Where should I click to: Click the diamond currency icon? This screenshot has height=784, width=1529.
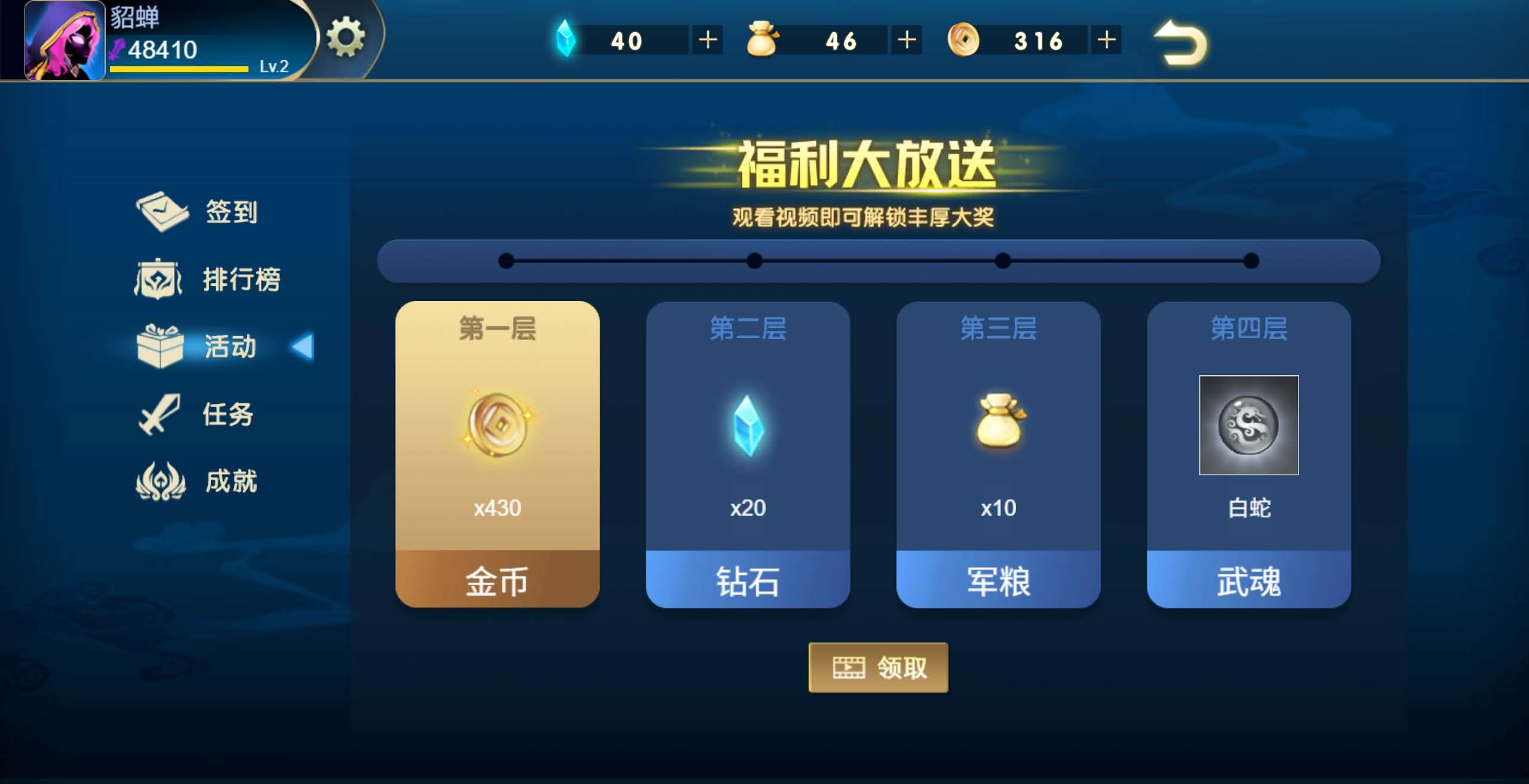coord(567,39)
